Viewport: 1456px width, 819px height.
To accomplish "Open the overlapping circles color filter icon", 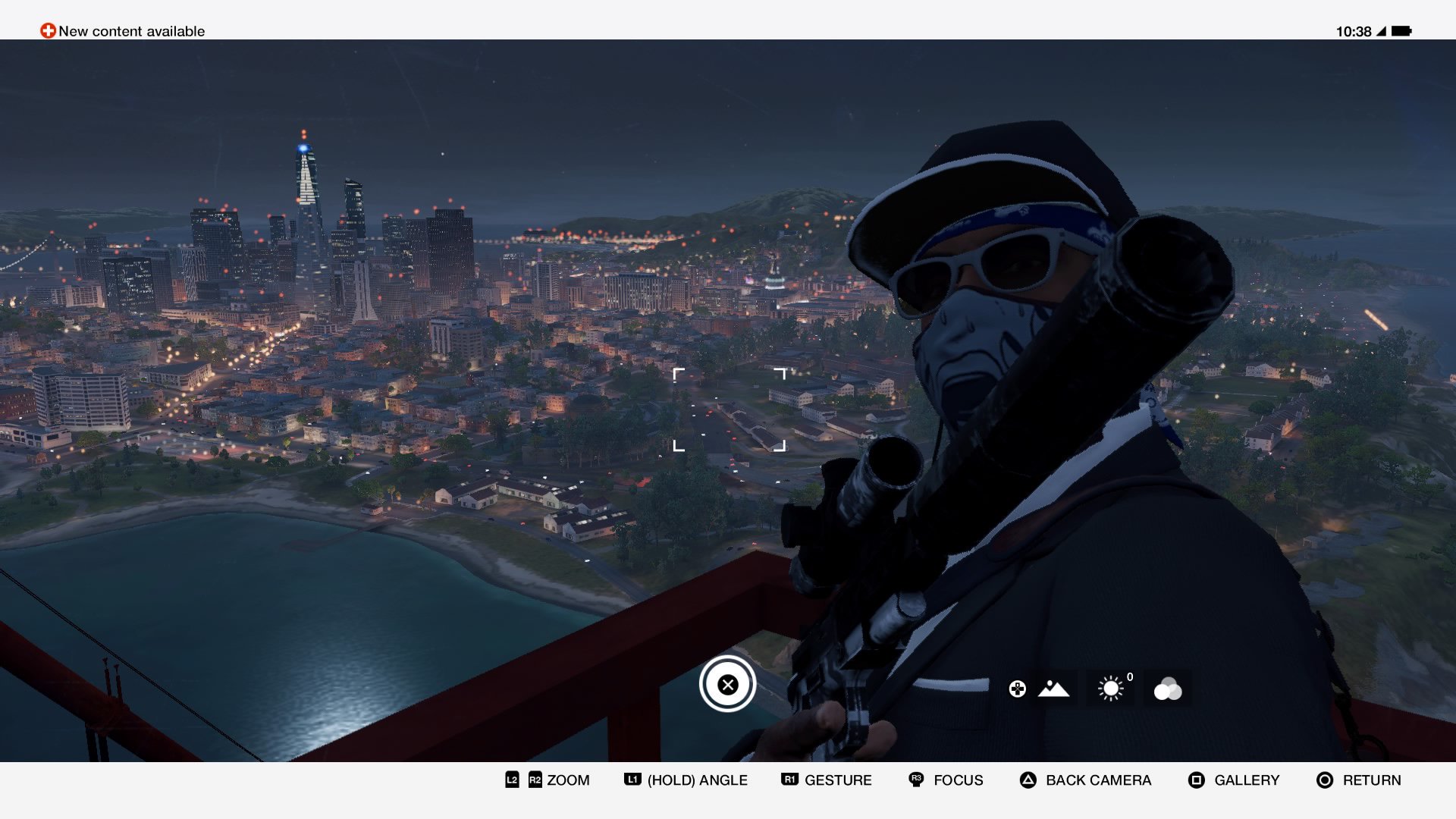I will tap(1168, 689).
